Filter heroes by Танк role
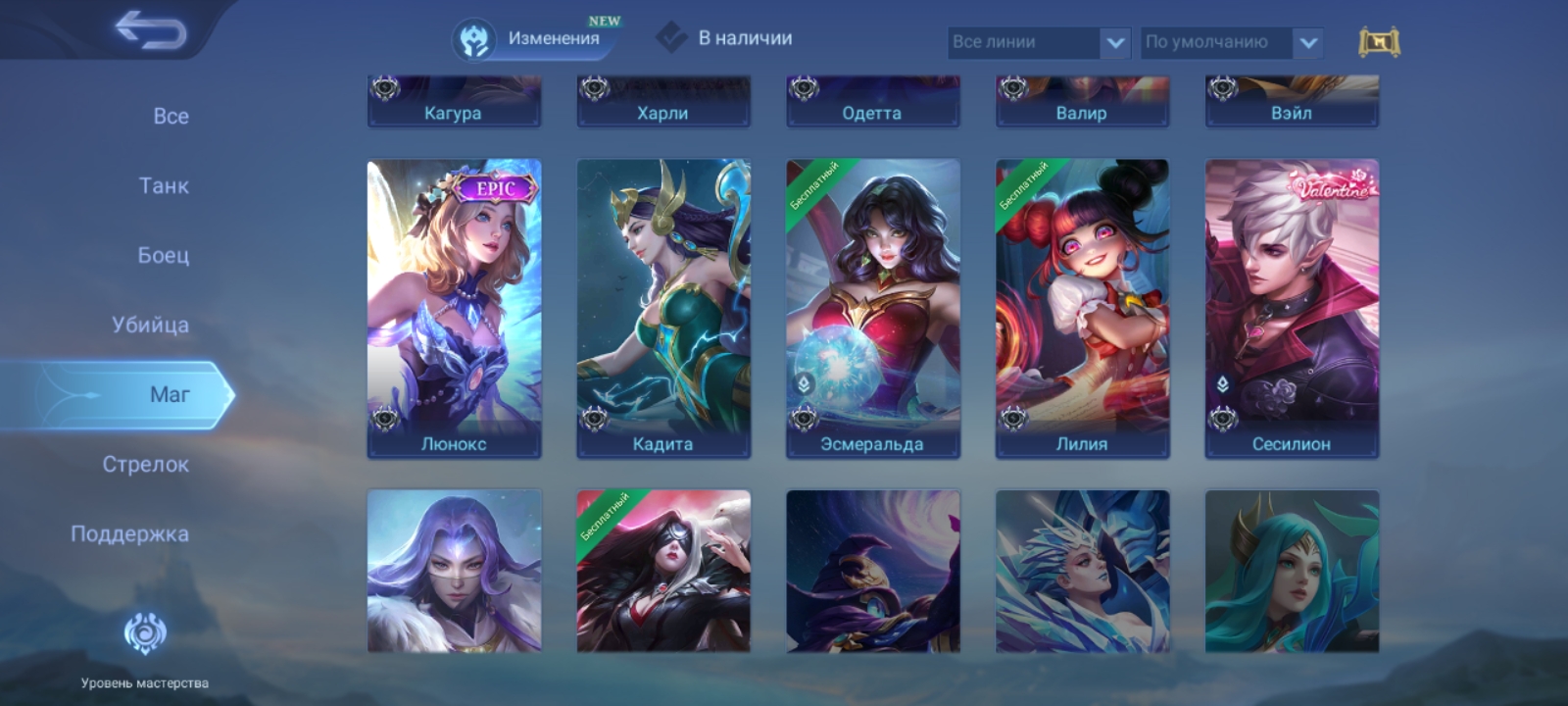Image resolution: width=1568 pixels, height=706 pixels. coord(164,185)
